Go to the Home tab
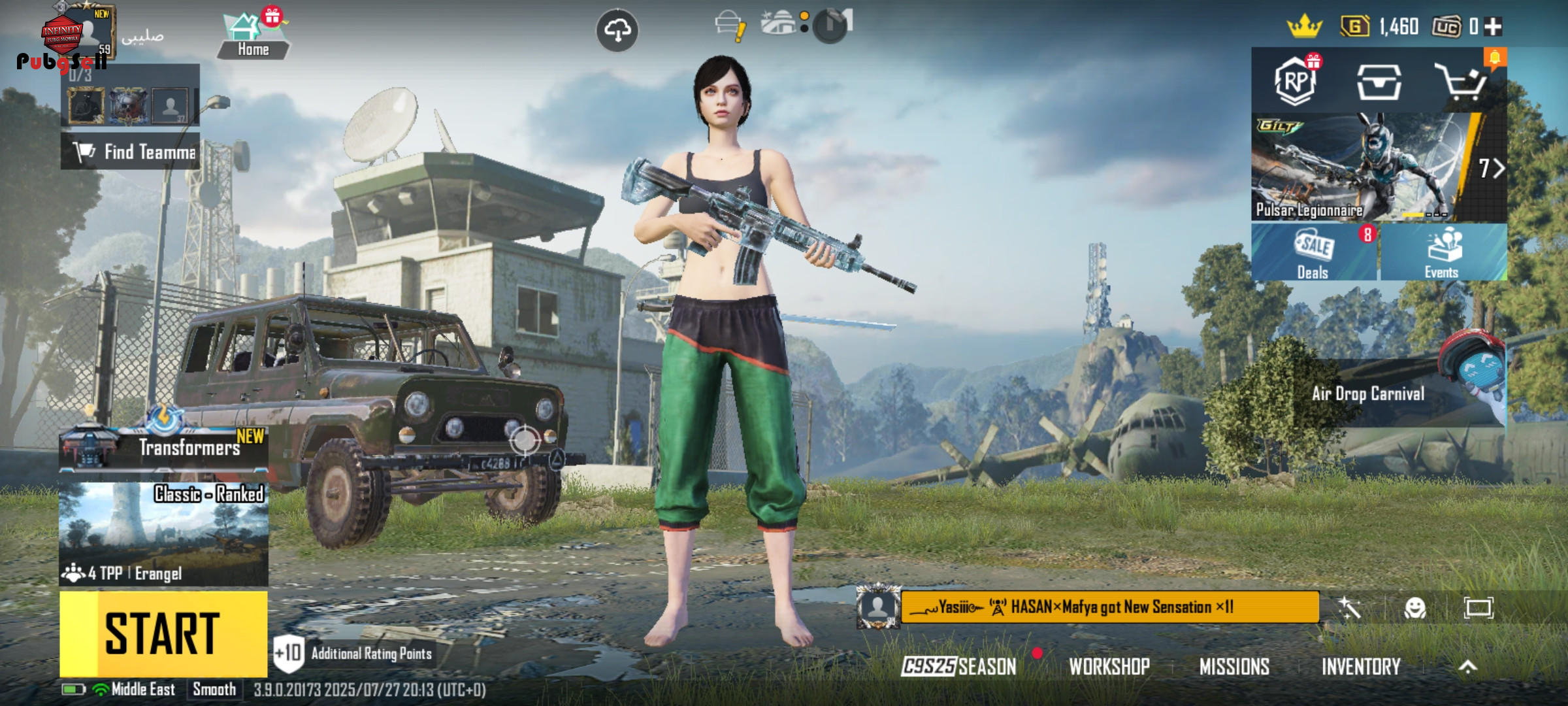 point(253,37)
